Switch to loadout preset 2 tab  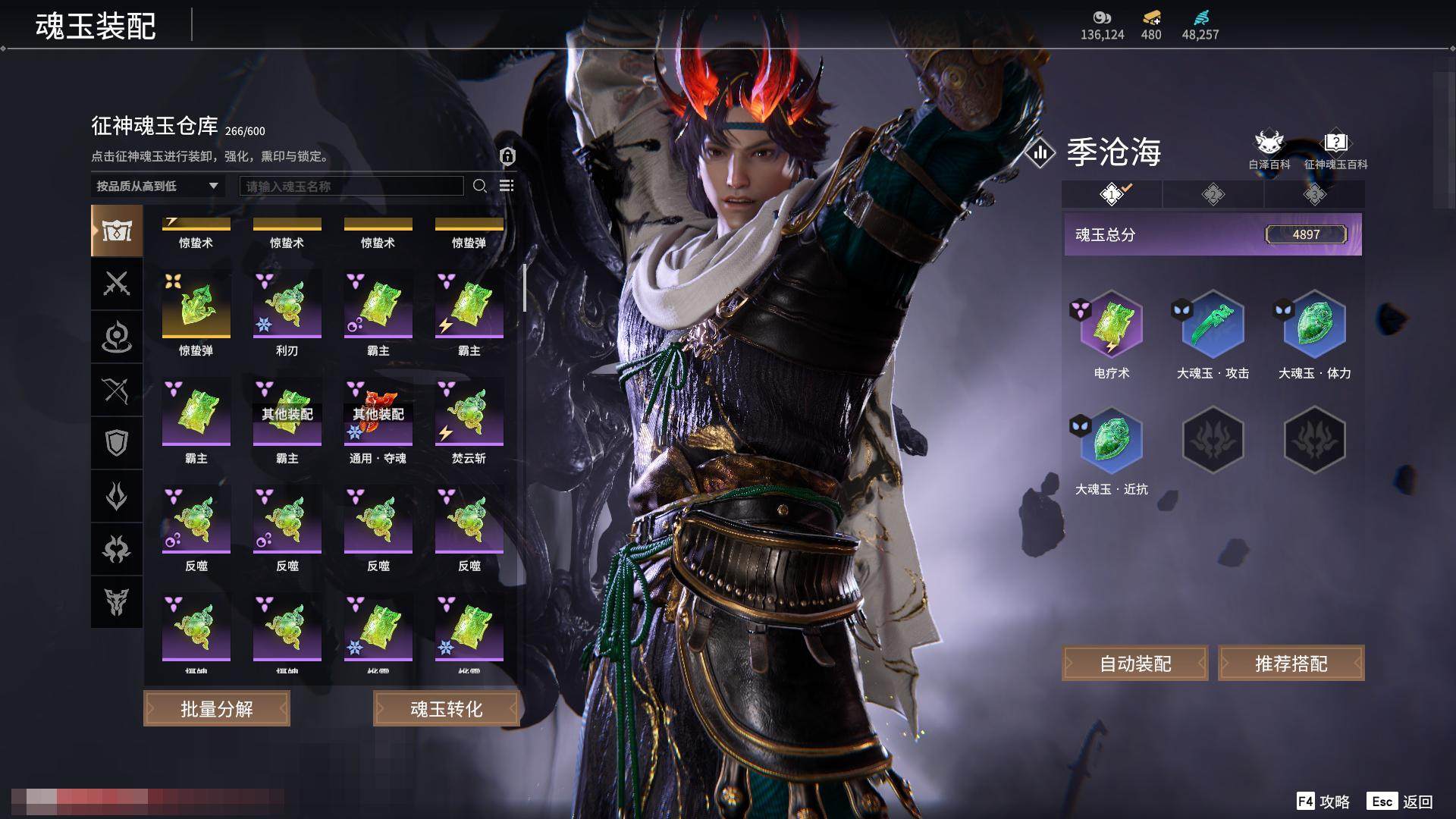1213,195
